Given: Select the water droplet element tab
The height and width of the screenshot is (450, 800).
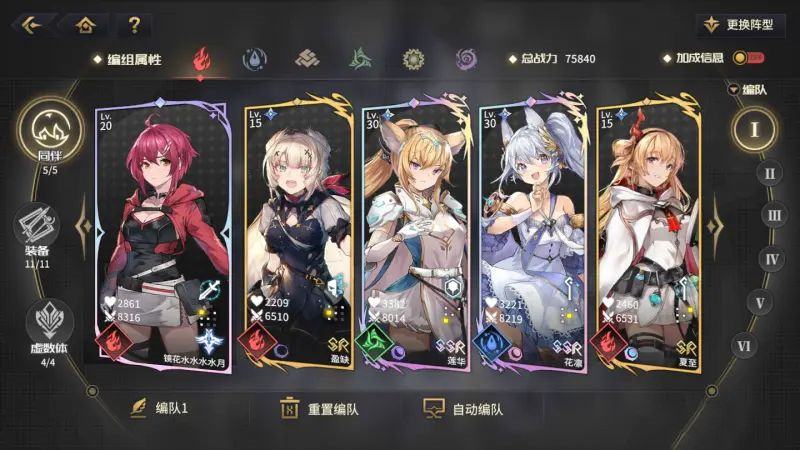Looking at the screenshot, I should point(255,59).
